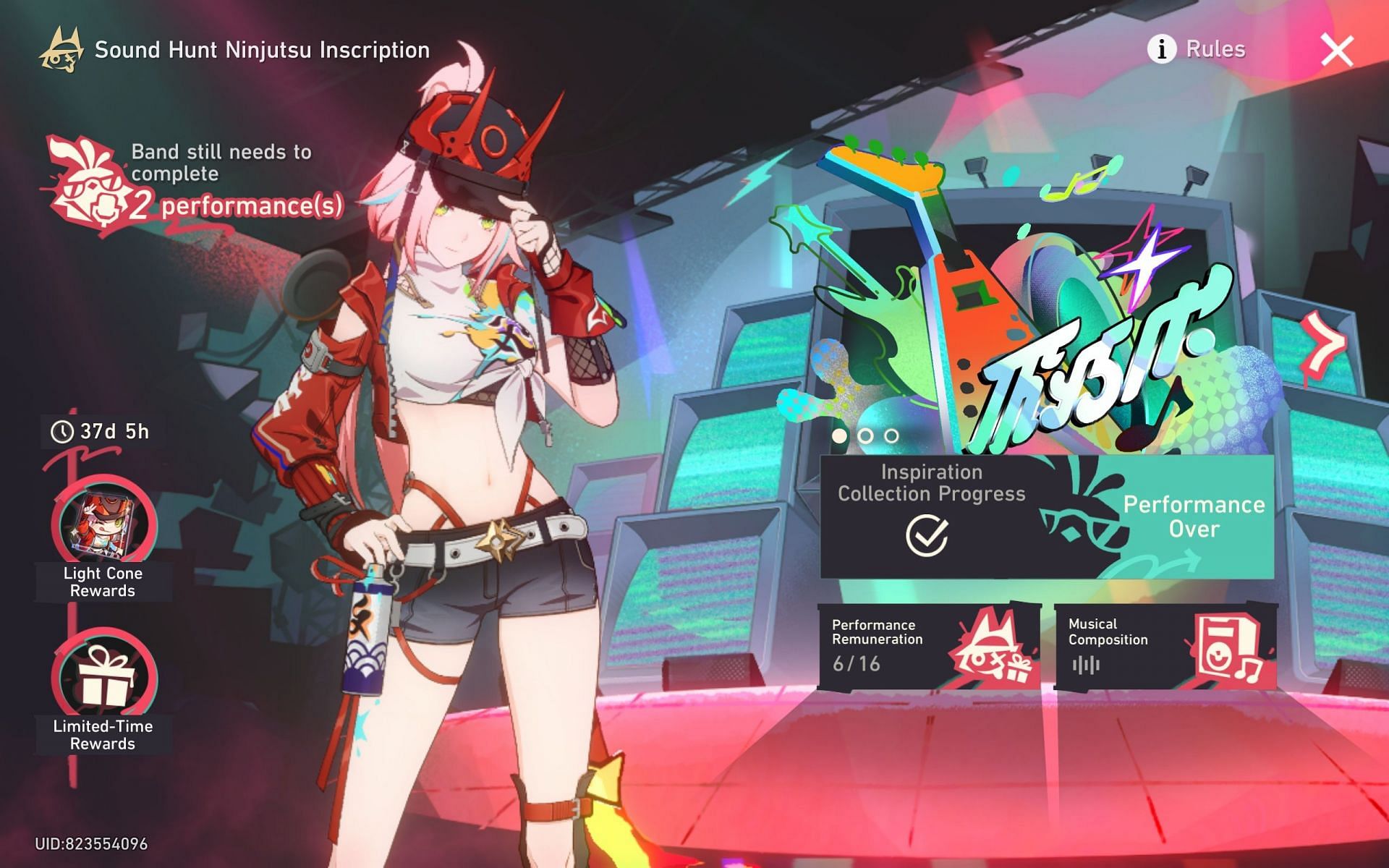The height and width of the screenshot is (868, 1389).
Task: Select the Performance Over button
Action: pos(1193,516)
